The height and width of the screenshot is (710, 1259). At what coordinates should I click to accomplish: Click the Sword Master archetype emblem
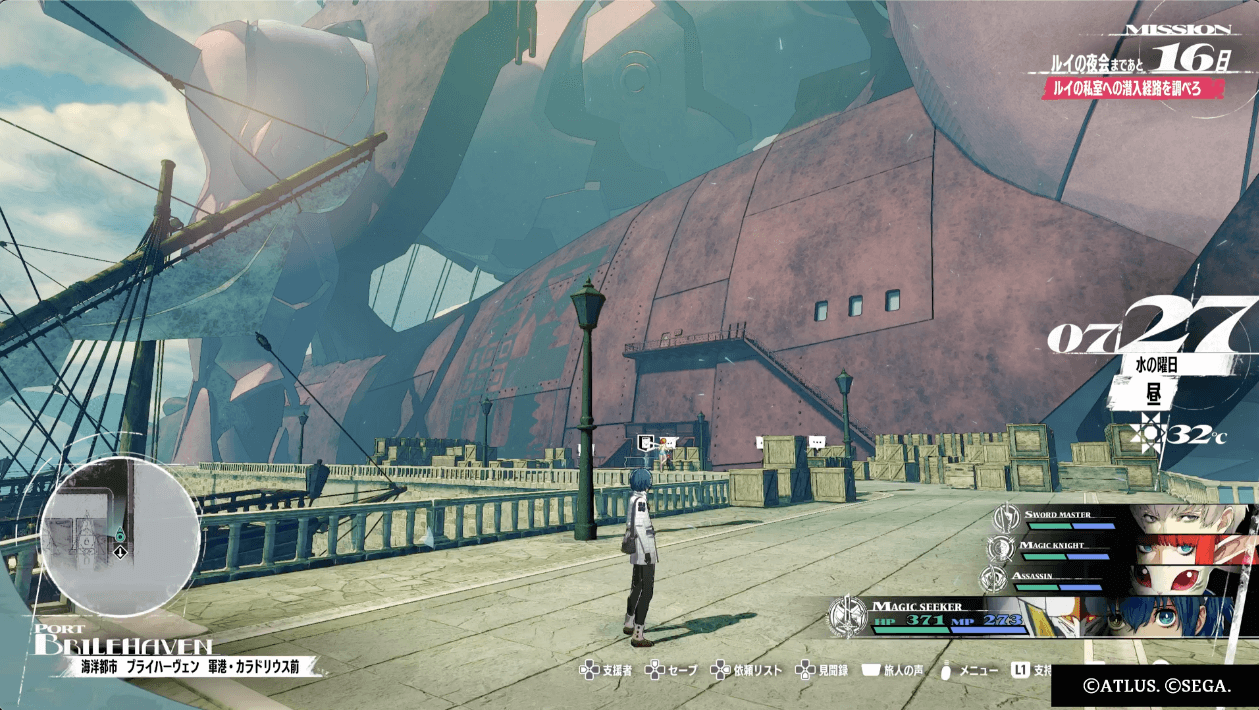(x=1006, y=518)
